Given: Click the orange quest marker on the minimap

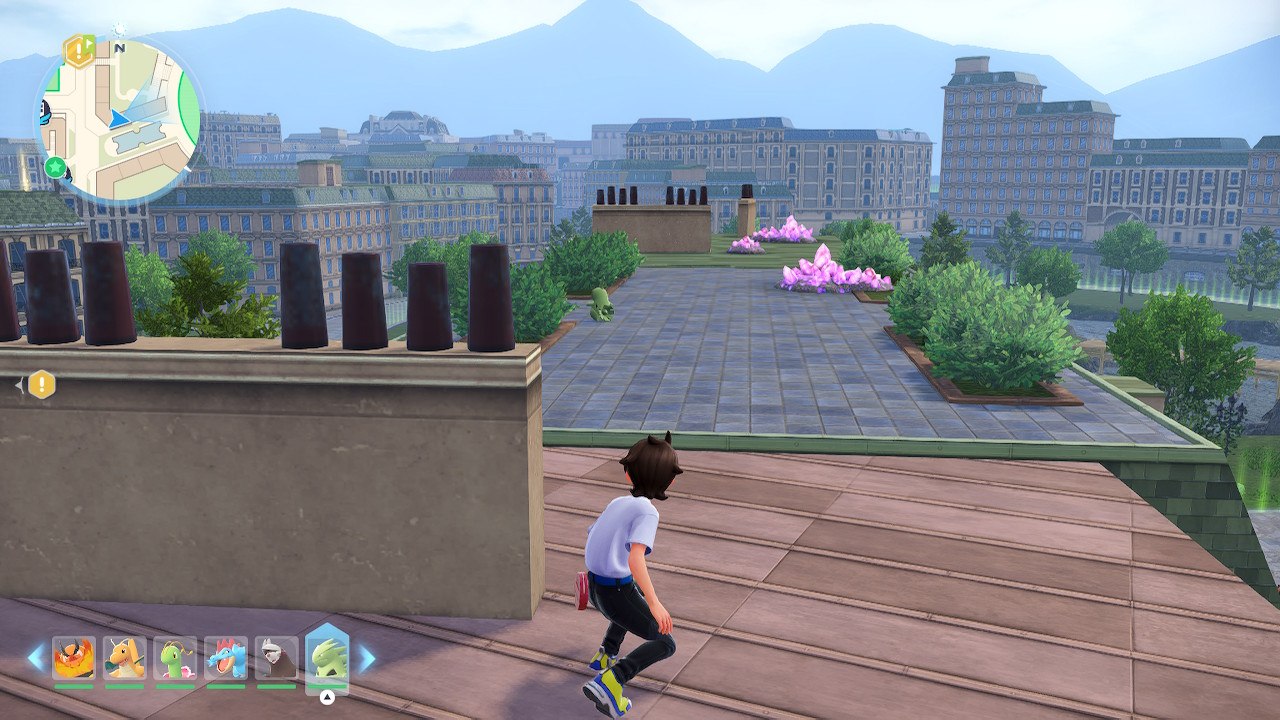Looking at the screenshot, I should (x=78, y=50).
